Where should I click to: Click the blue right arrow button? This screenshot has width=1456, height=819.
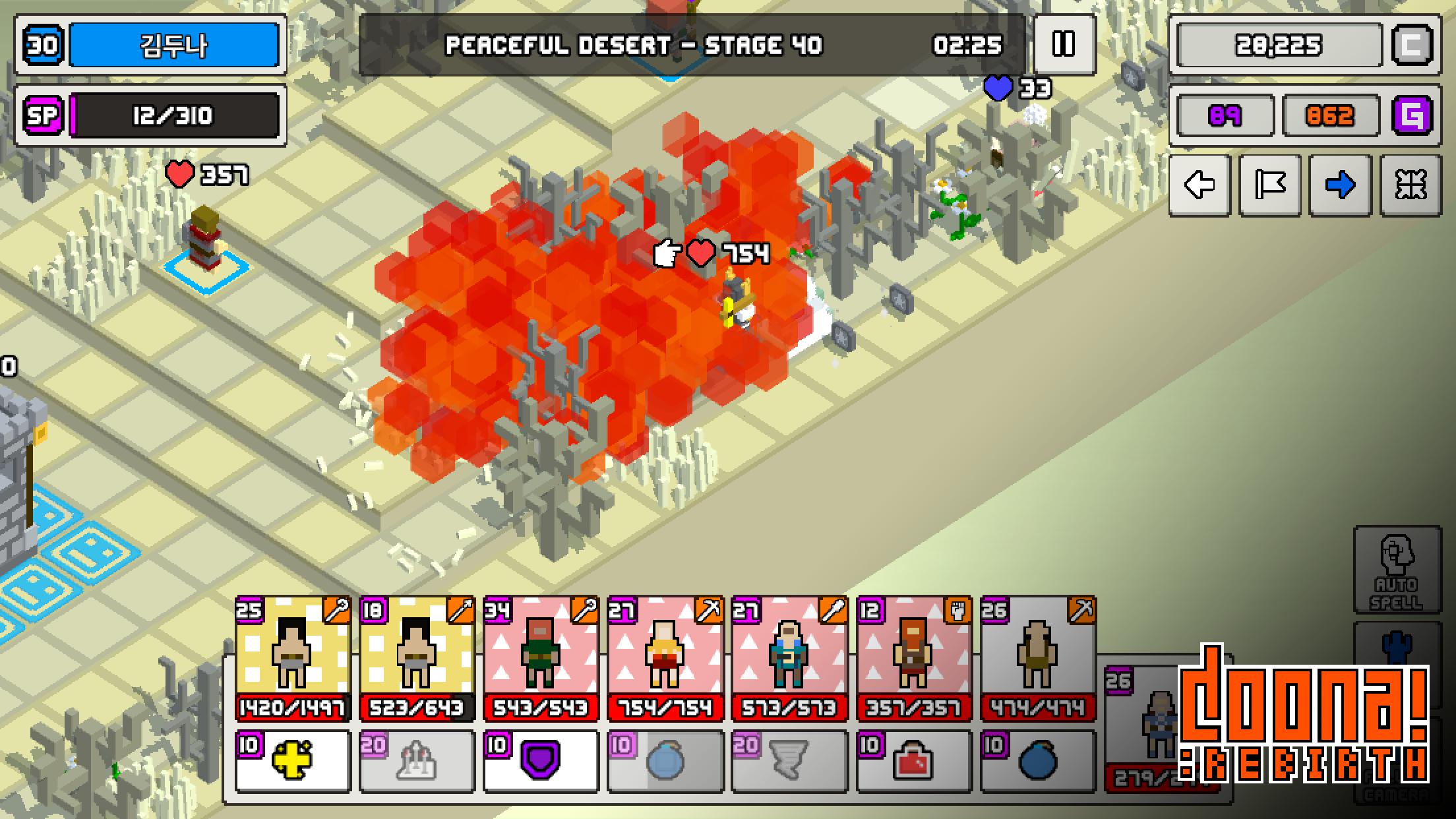pyautogui.click(x=1340, y=185)
